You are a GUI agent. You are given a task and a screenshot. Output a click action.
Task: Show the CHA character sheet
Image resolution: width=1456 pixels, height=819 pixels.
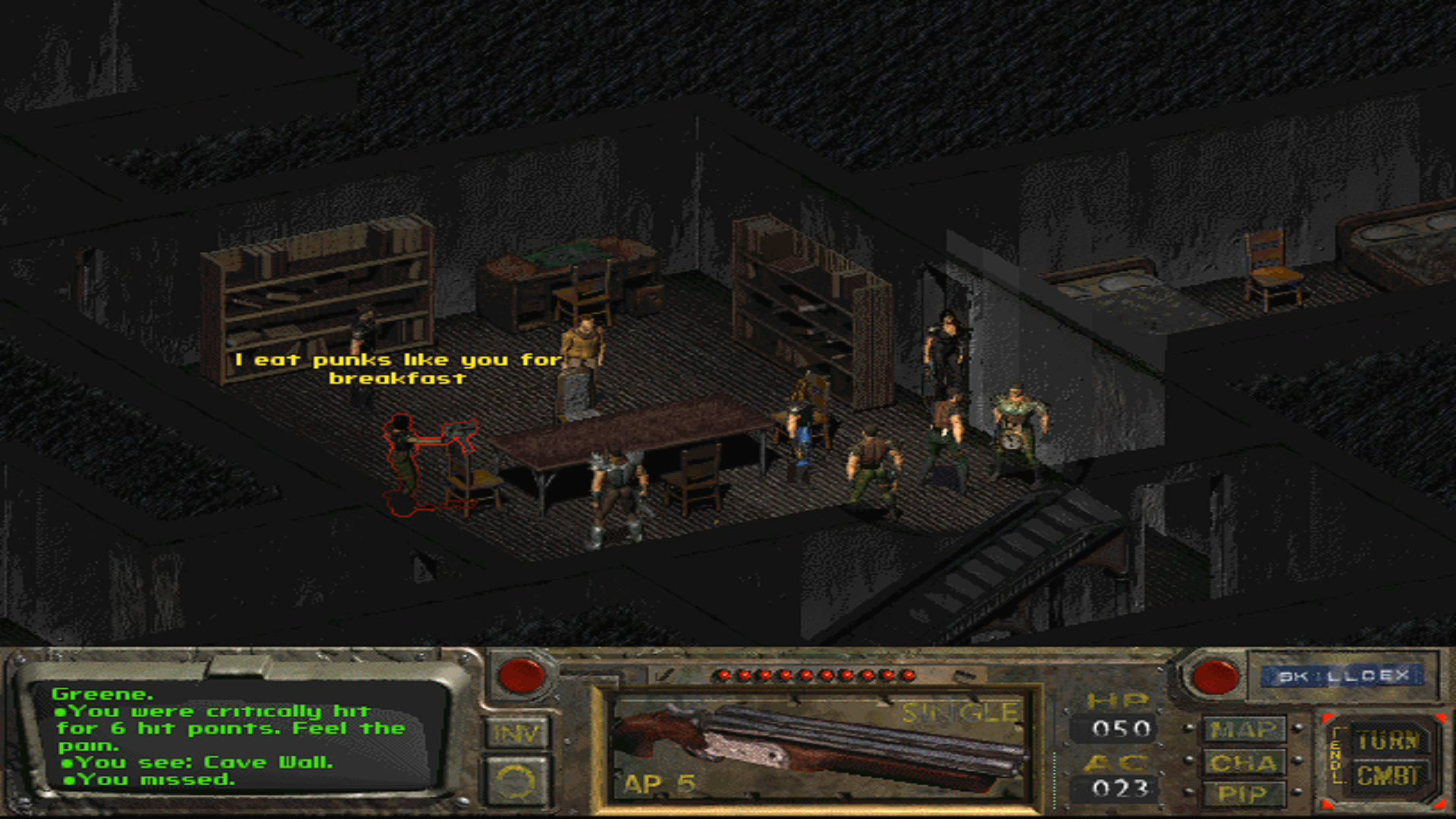point(1244,762)
